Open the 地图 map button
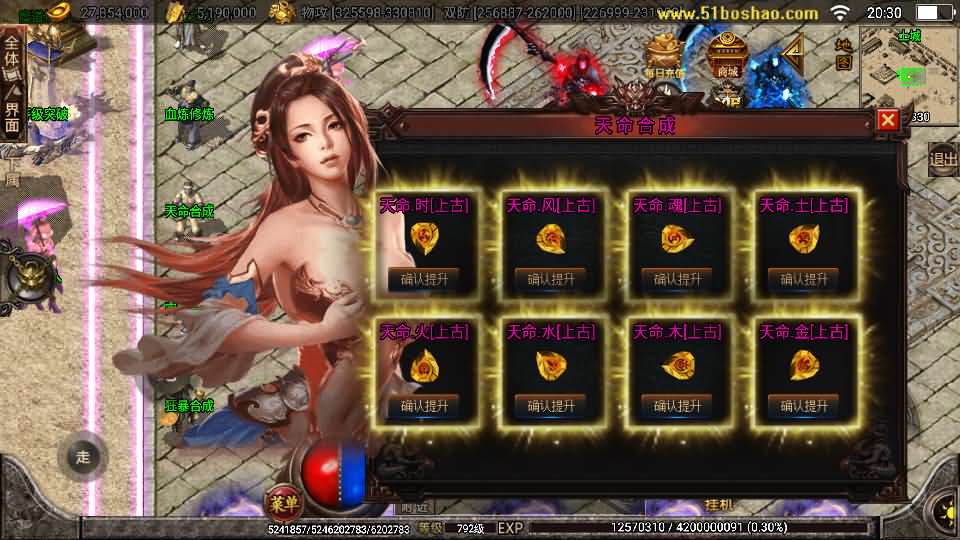The width and height of the screenshot is (960, 540). (x=843, y=53)
